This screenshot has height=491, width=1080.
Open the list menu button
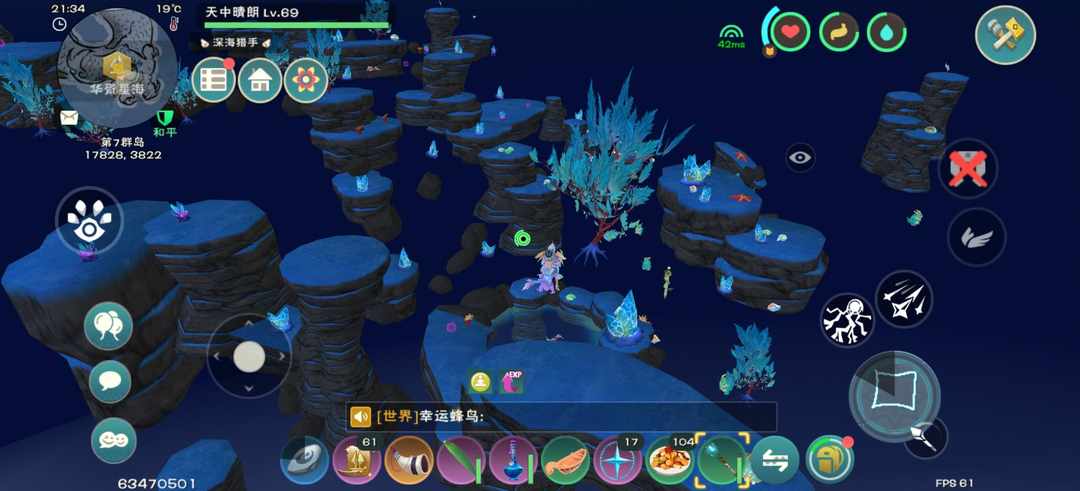[x=213, y=80]
